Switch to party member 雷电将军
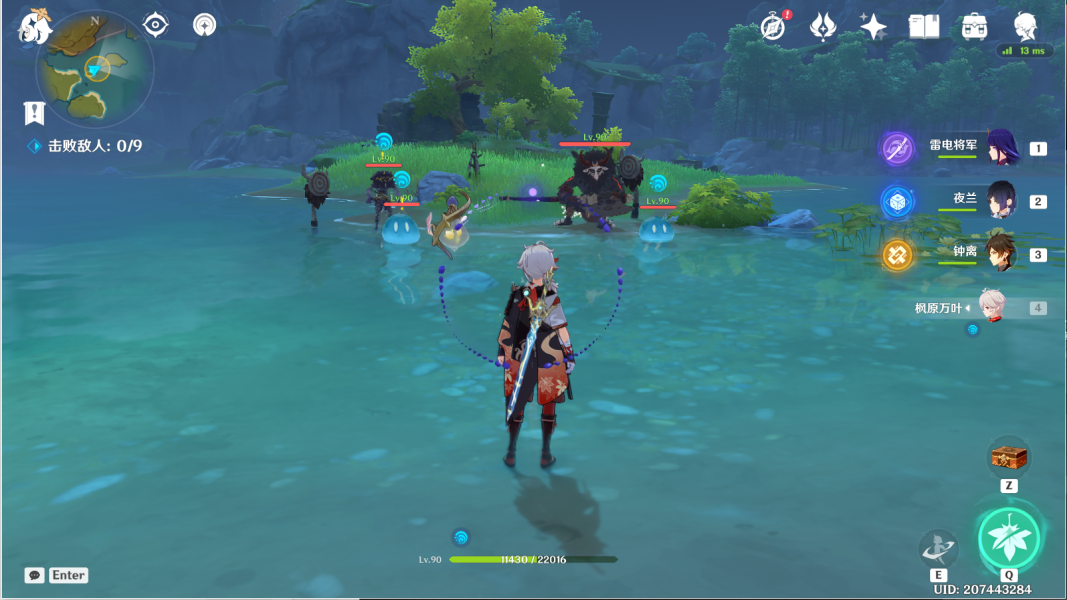The width and height of the screenshot is (1067, 600). tap(1001, 148)
